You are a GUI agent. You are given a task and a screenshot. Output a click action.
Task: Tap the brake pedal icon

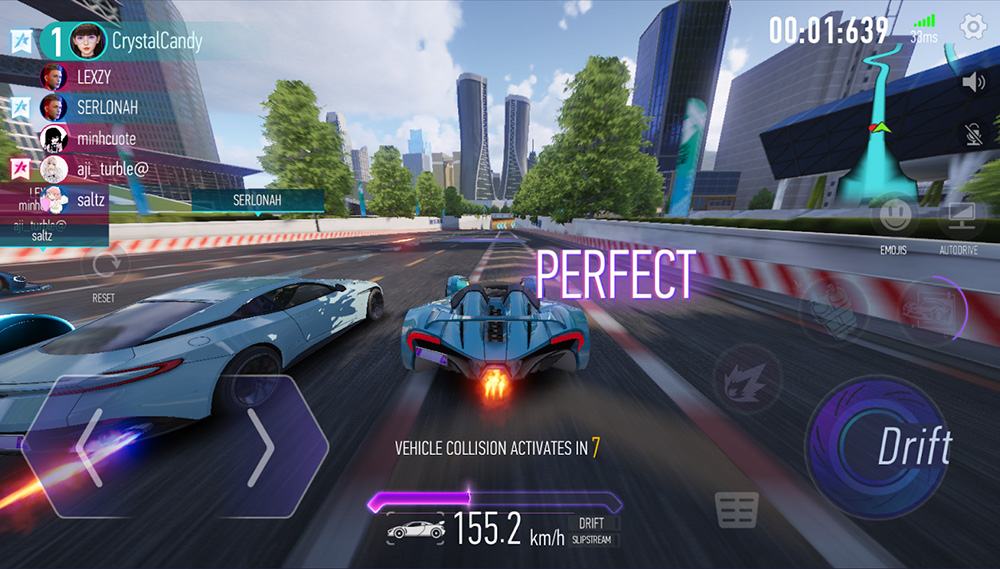[x=737, y=510]
